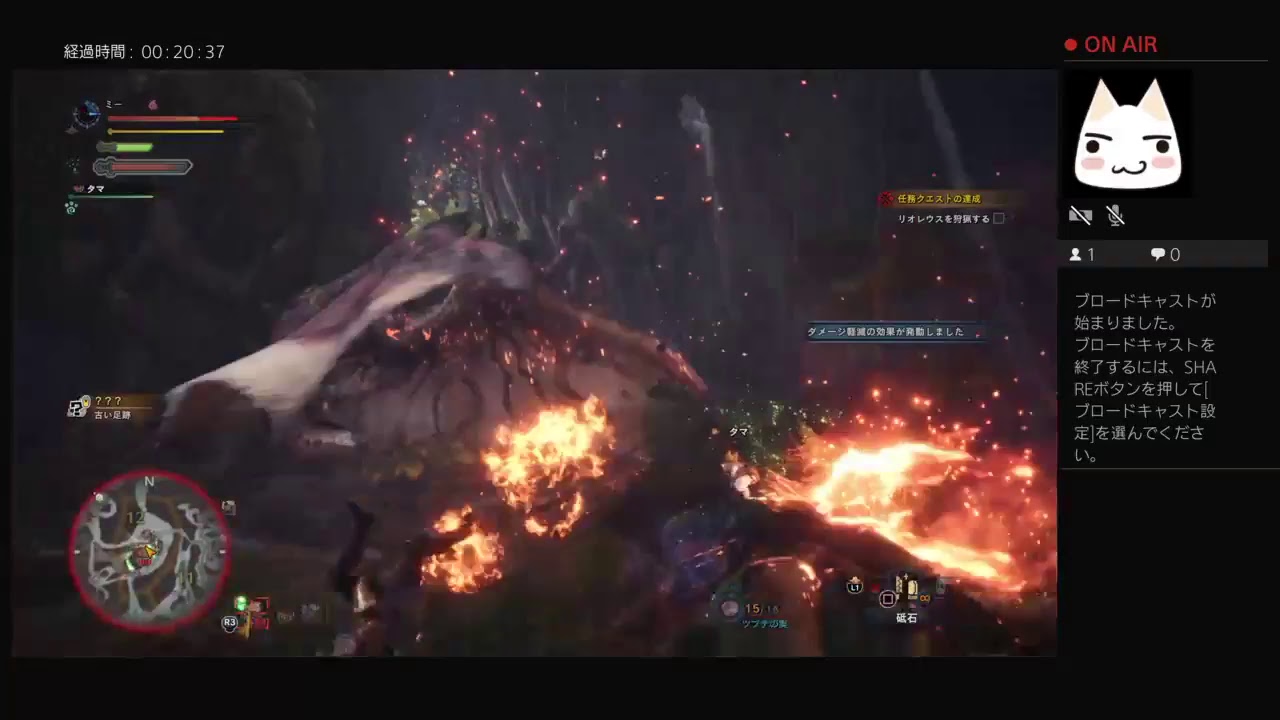Image resolution: width=1280 pixels, height=720 pixels.
Task: Click the ダメージ軽減 effect notification
Action: pos(885,332)
